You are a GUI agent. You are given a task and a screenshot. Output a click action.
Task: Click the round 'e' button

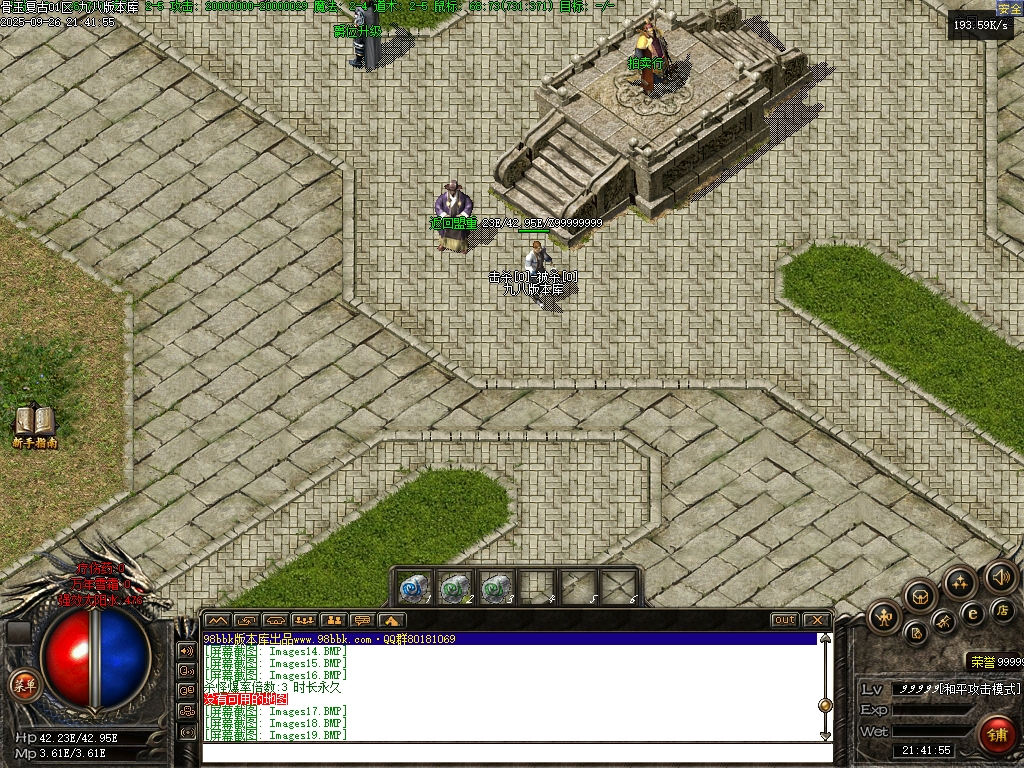pos(972,613)
